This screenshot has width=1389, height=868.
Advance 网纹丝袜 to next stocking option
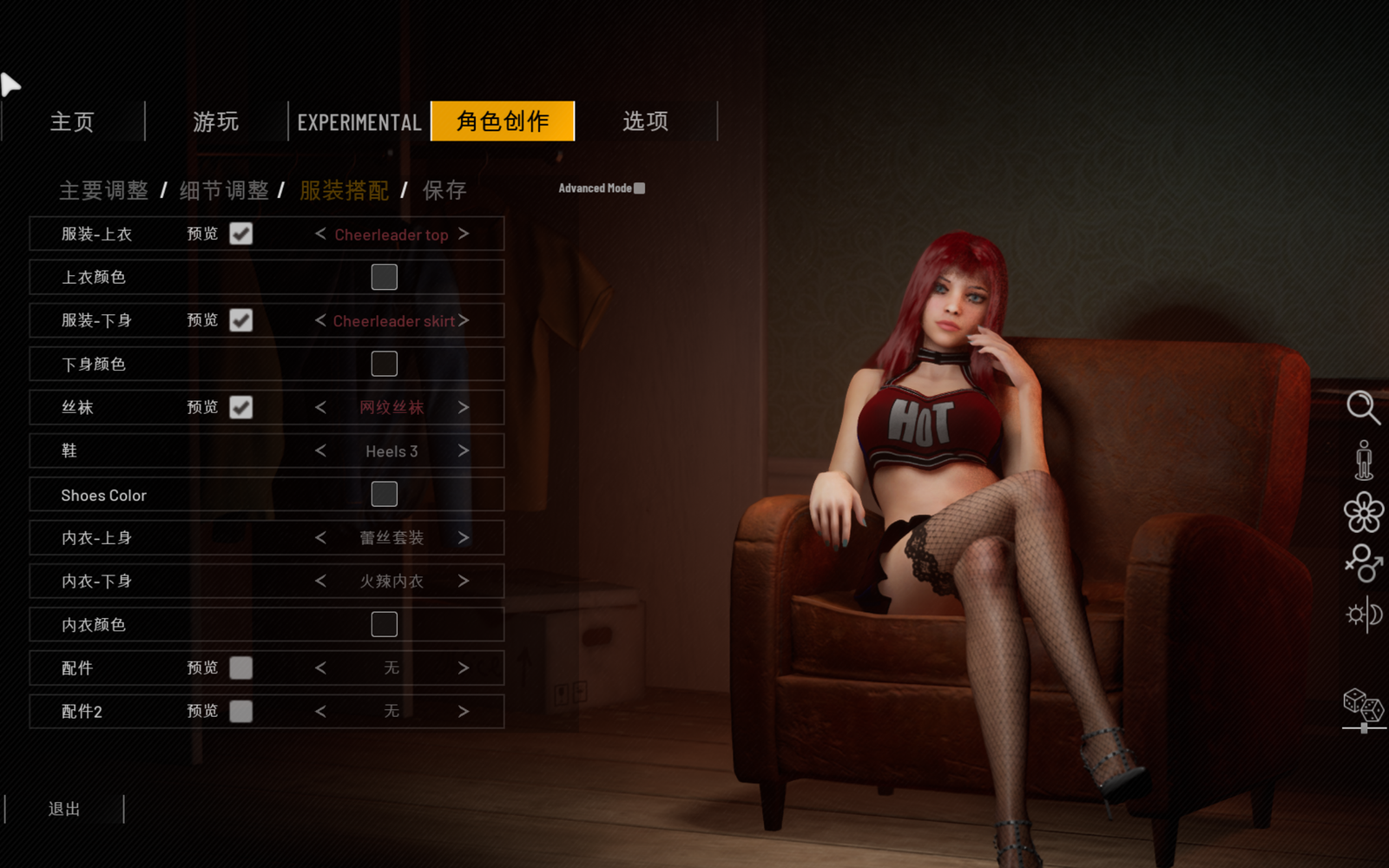[464, 407]
